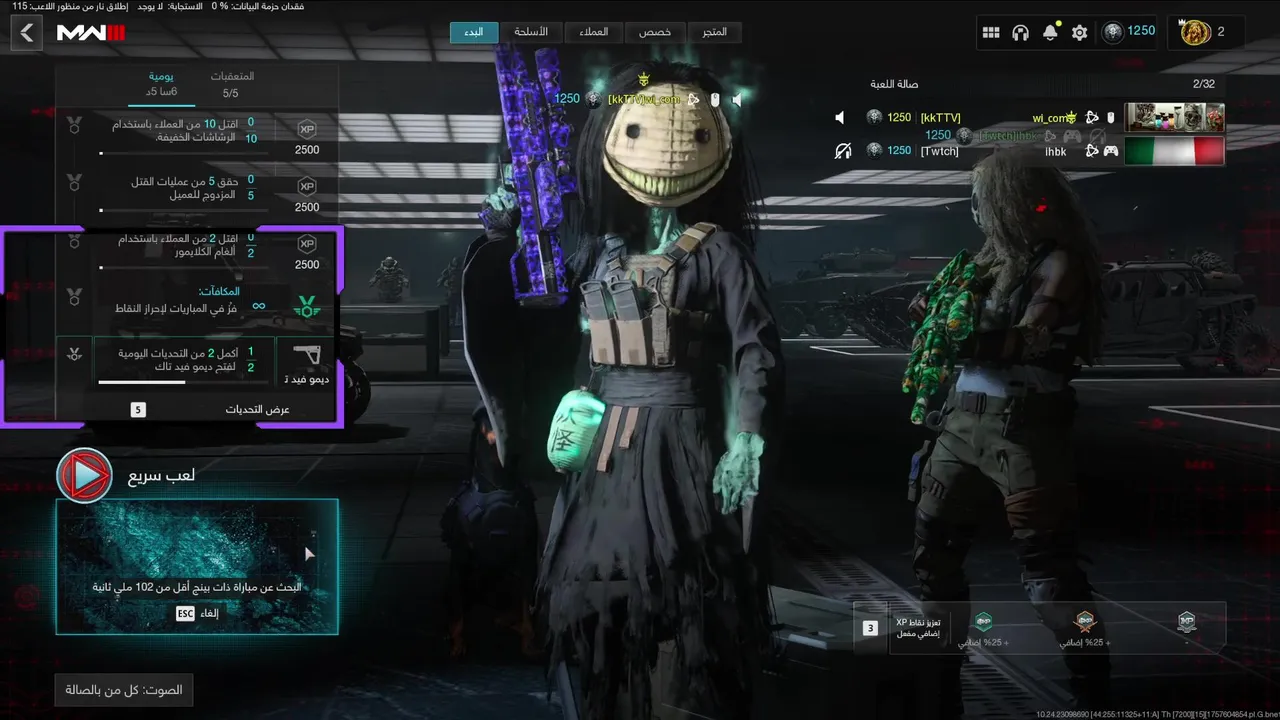Go back with the top-left arrow

click(27, 33)
